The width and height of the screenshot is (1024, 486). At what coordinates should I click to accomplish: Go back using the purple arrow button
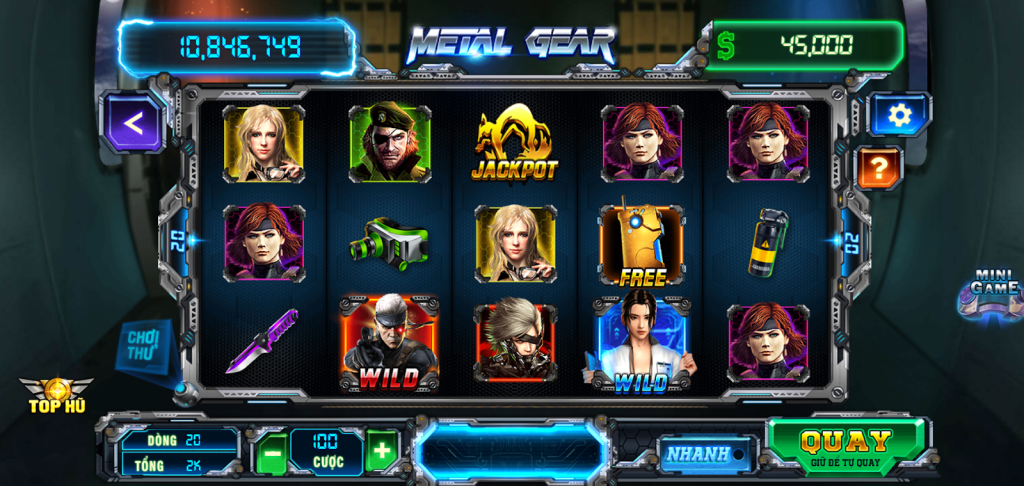[133, 123]
